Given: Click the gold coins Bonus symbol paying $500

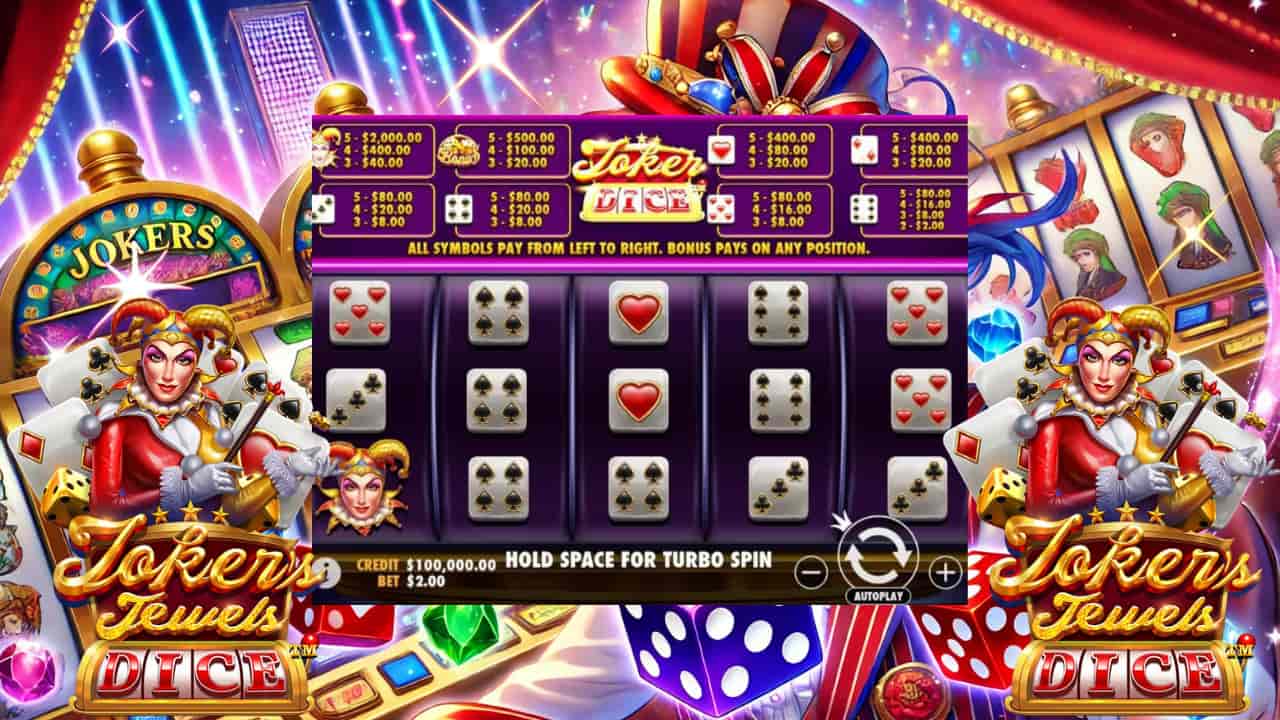Looking at the screenshot, I should (x=460, y=150).
